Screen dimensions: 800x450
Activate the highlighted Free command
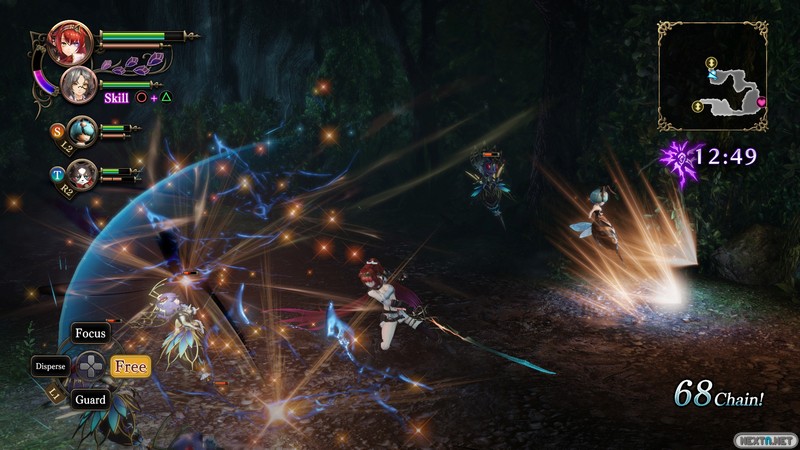pyautogui.click(x=130, y=367)
